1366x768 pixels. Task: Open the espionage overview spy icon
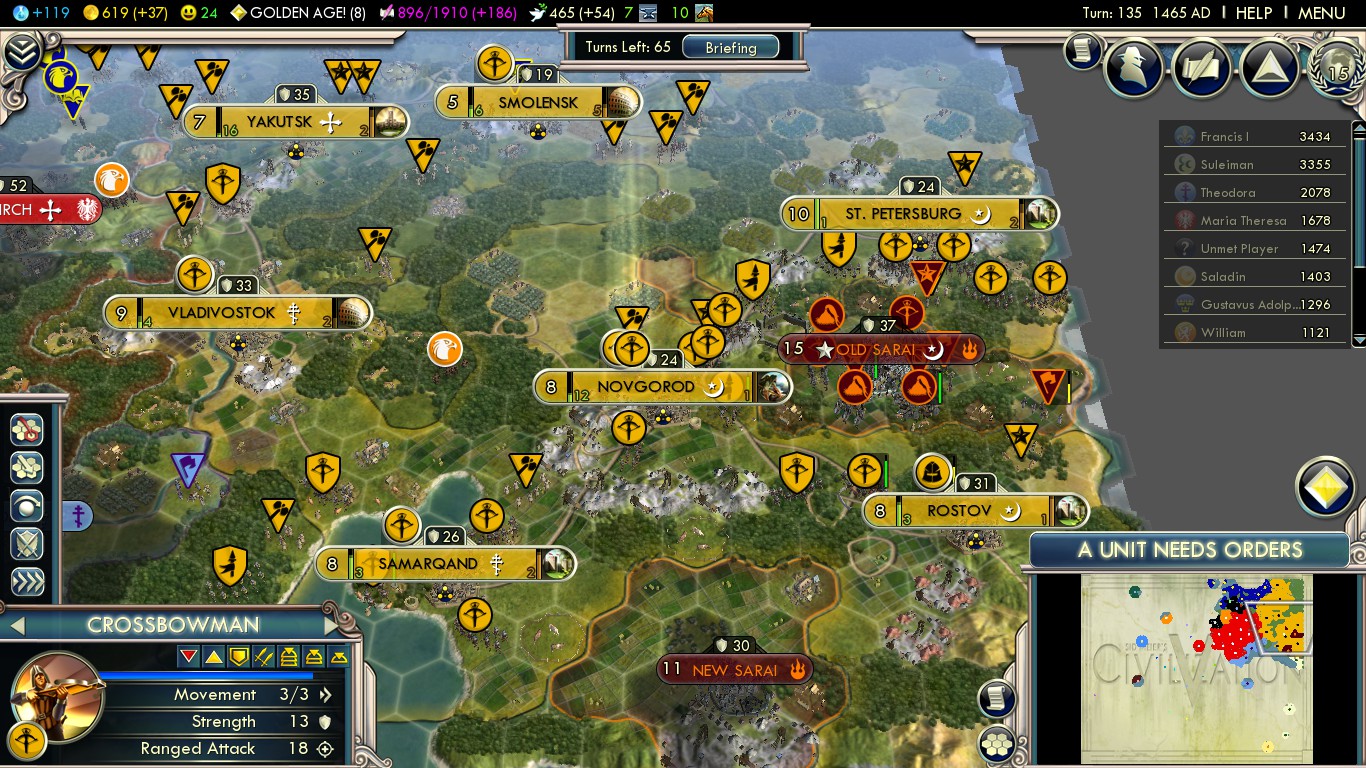click(x=1134, y=67)
